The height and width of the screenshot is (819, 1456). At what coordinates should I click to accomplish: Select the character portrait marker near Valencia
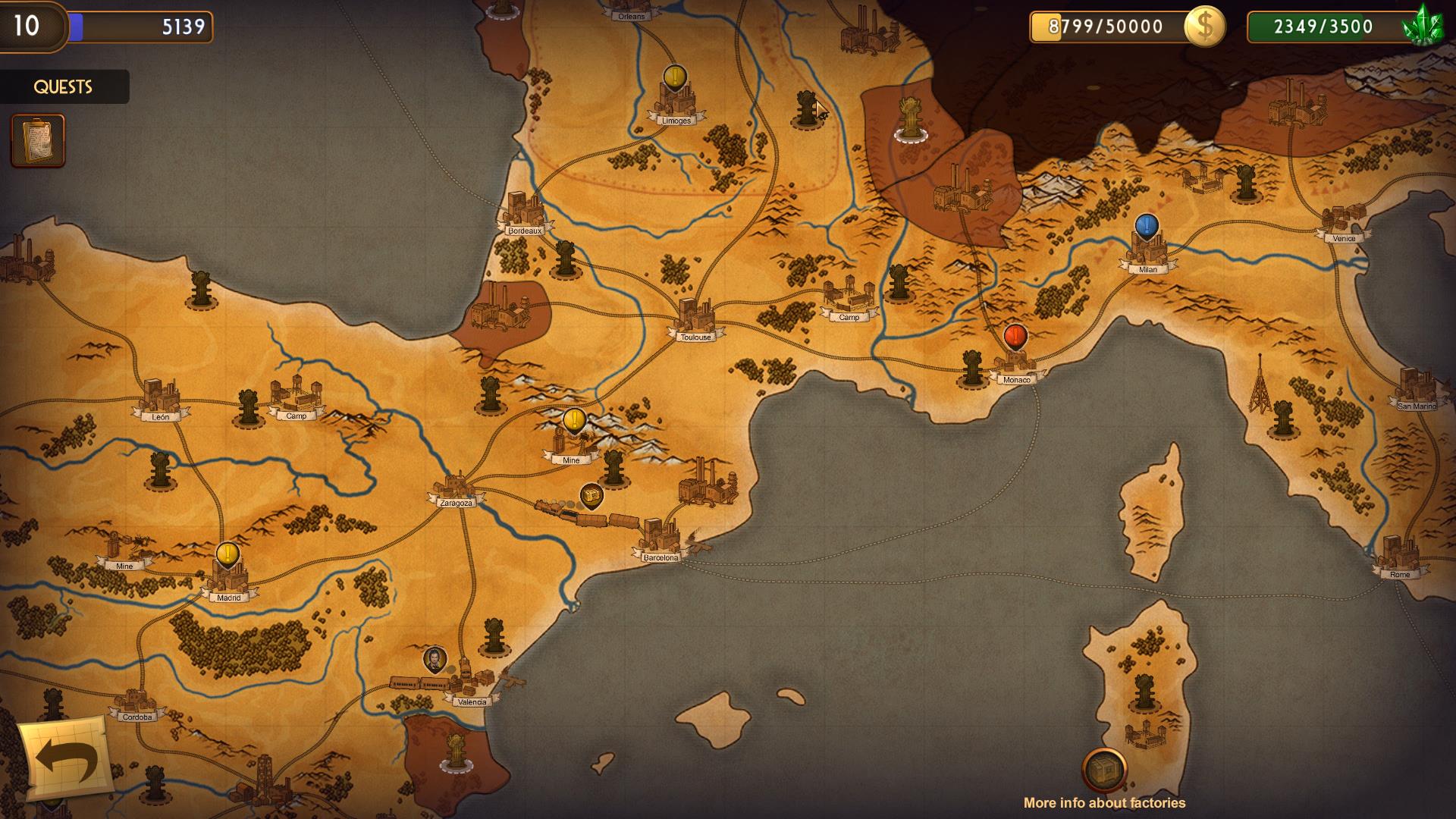point(435,660)
